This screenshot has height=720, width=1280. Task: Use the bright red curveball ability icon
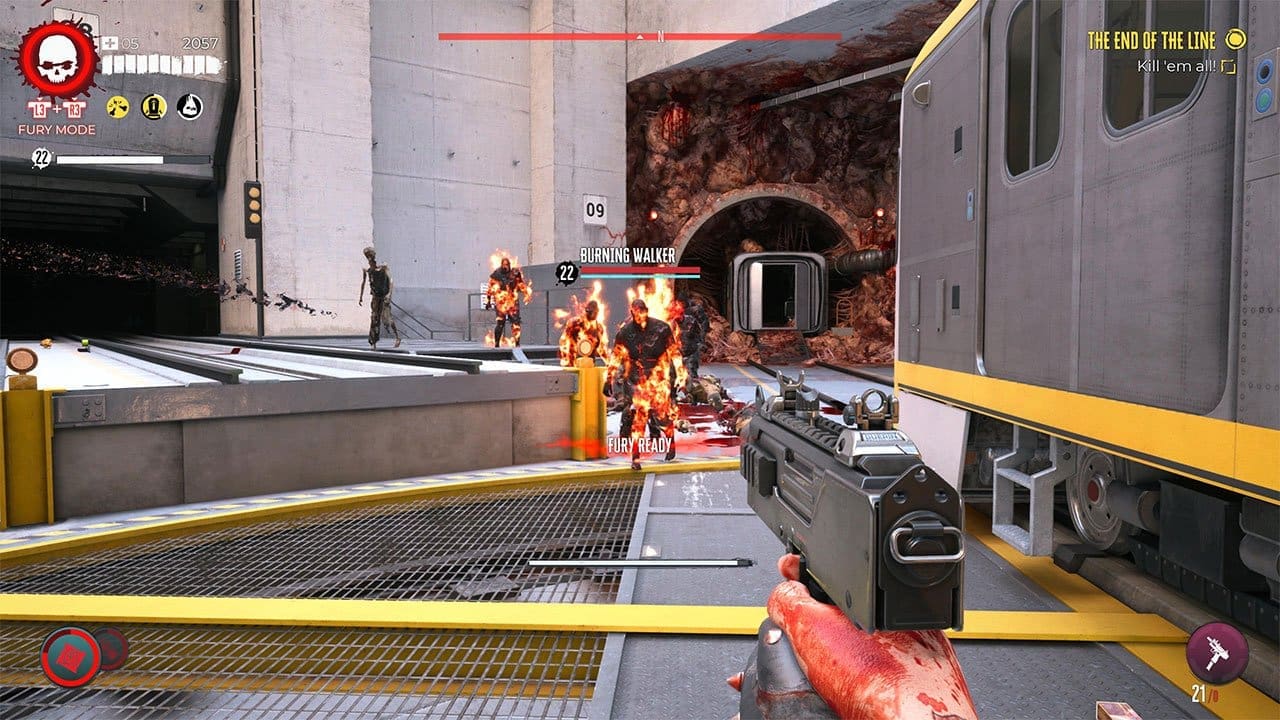tap(70, 657)
